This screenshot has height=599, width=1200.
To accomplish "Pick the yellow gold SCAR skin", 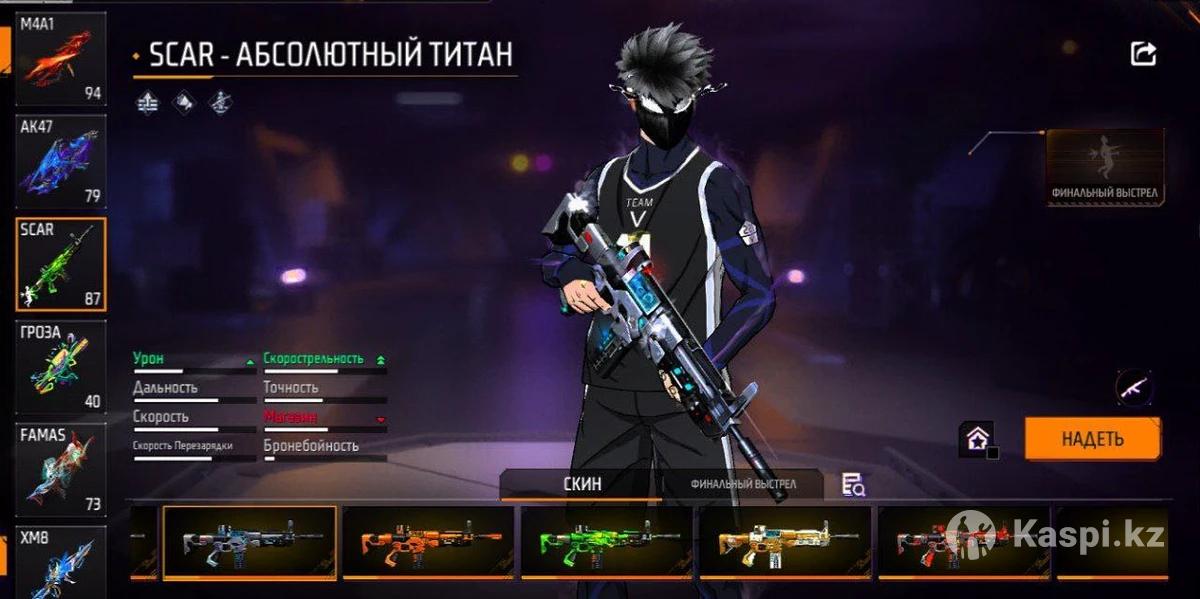I will 785,541.
